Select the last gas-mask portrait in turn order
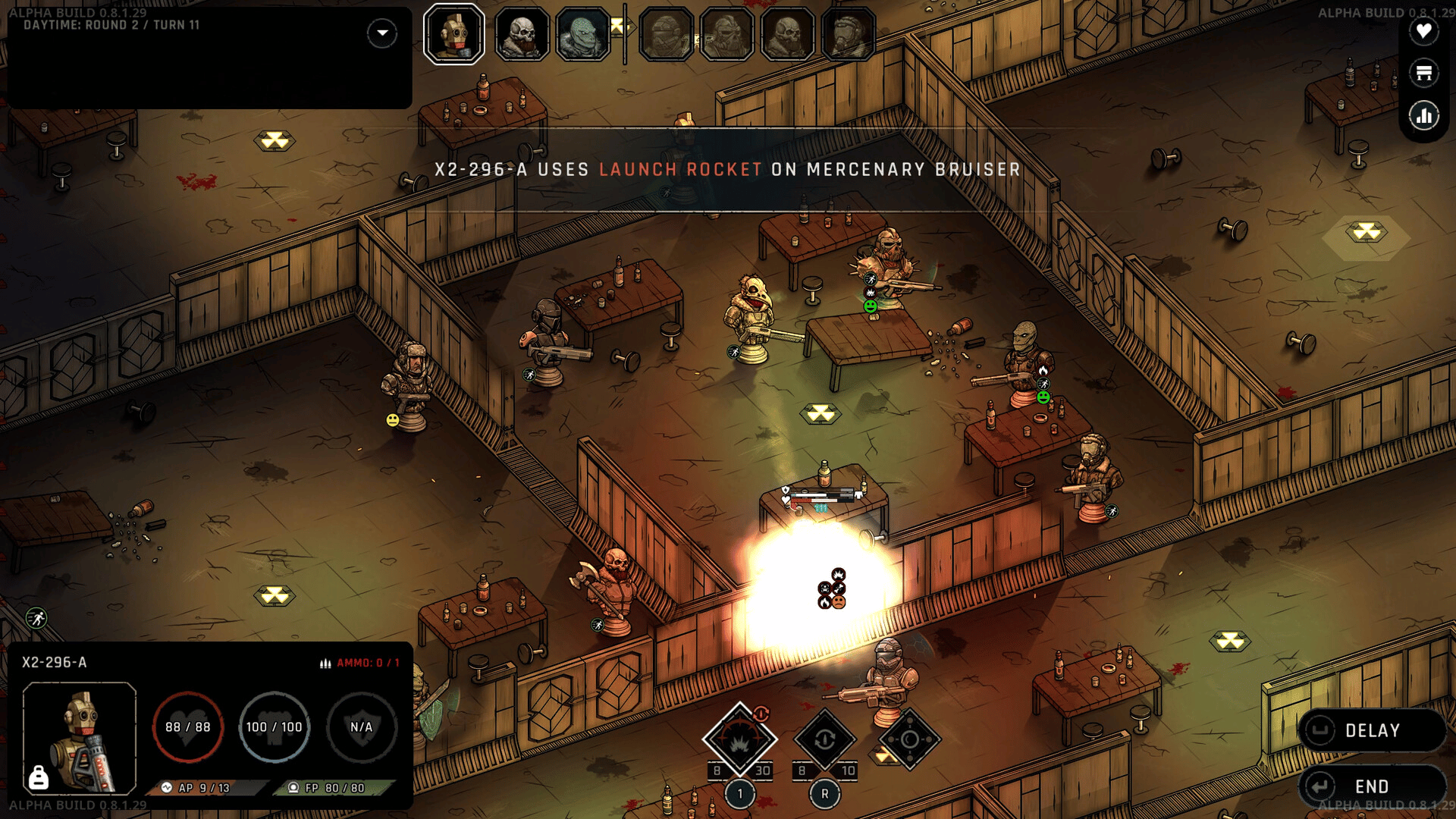 coord(848,34)
